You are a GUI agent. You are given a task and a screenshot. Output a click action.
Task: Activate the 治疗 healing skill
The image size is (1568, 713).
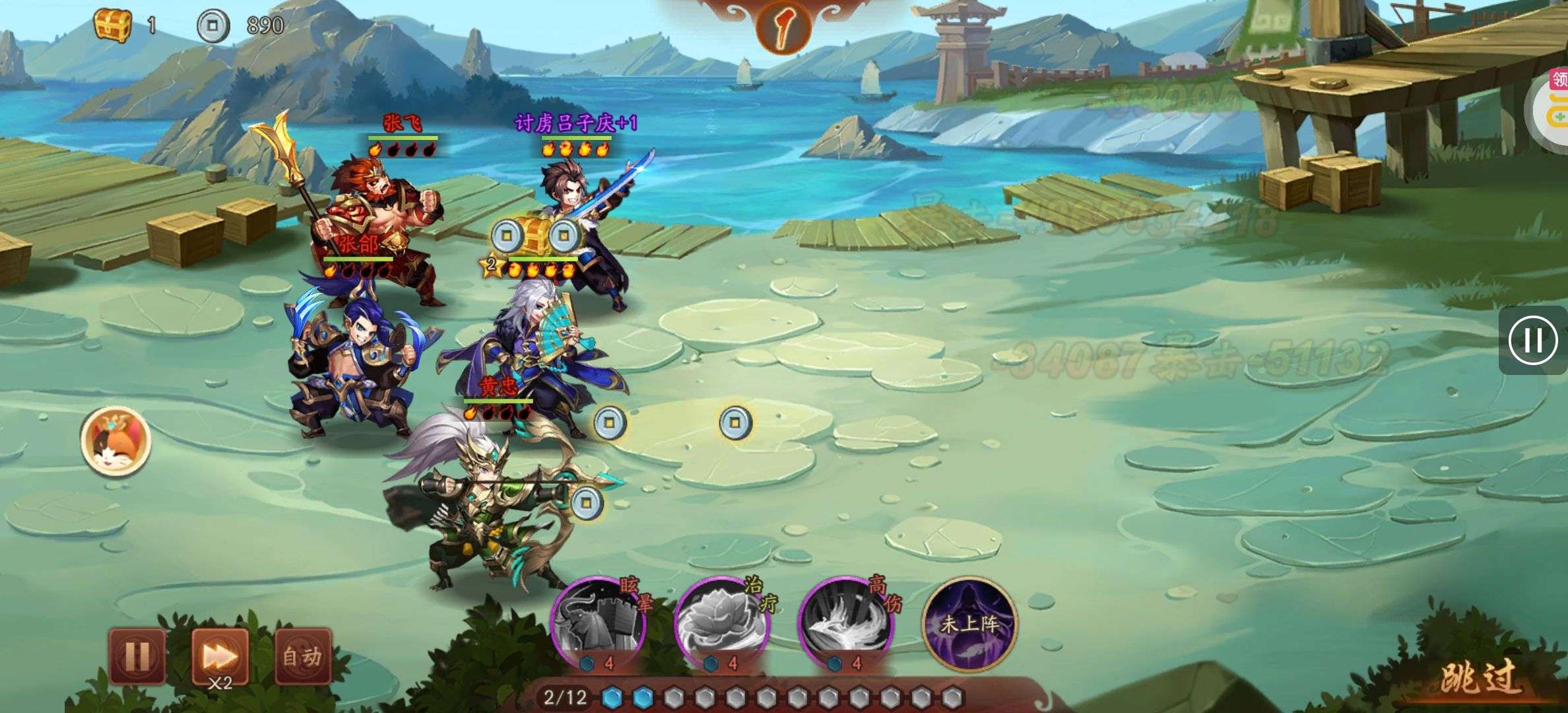722,623
